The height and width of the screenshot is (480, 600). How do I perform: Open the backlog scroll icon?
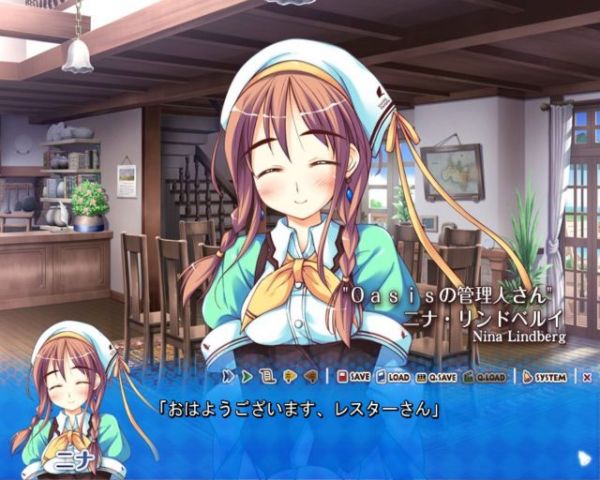266,377
